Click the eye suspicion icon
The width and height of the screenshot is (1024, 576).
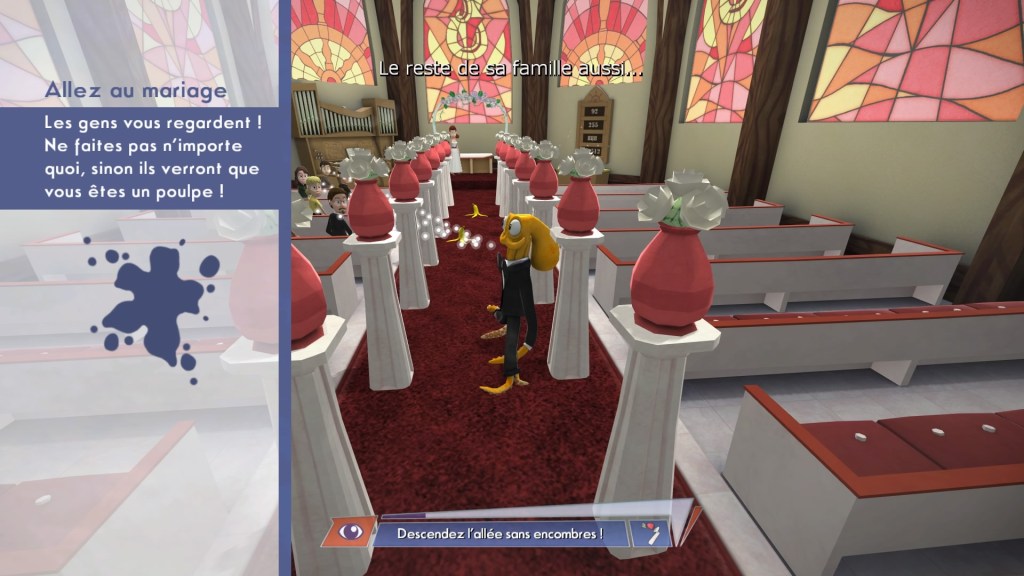click(351, 533)
